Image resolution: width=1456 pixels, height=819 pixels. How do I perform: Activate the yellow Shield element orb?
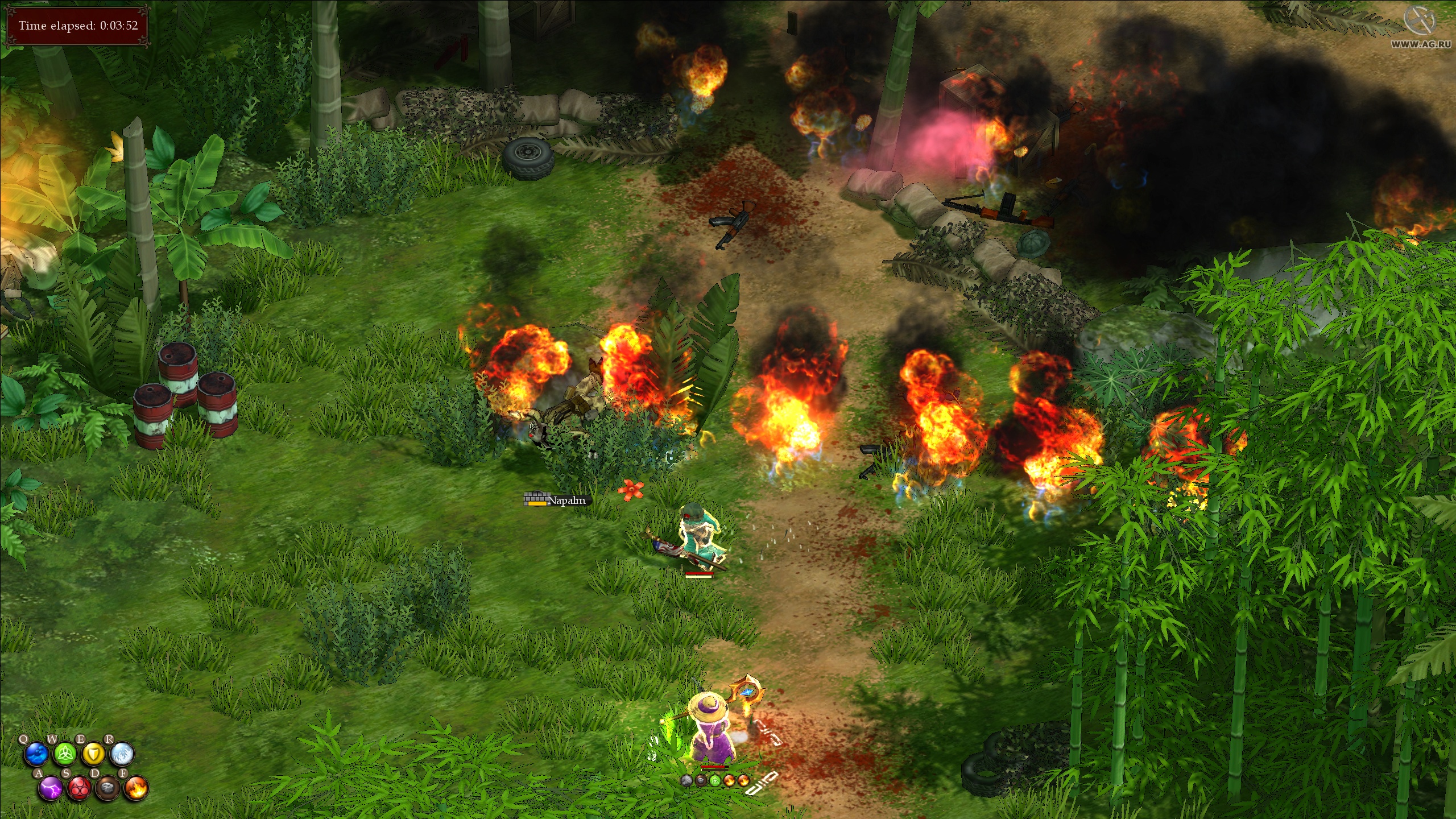coord(93,755)
